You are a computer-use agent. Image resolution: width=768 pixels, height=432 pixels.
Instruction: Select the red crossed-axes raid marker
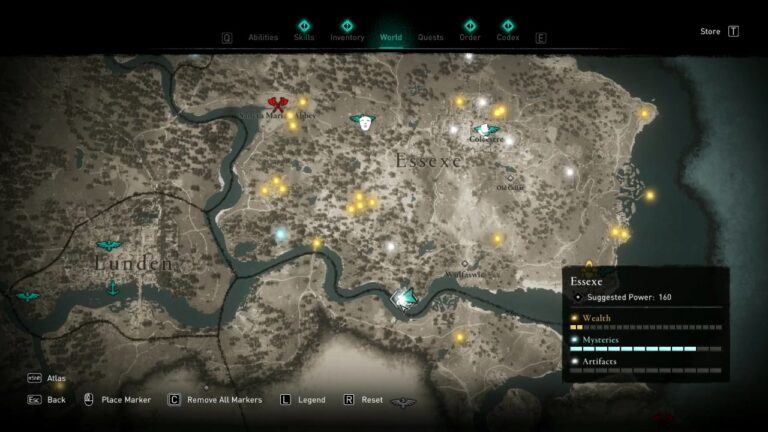click(x=278, y=104)
